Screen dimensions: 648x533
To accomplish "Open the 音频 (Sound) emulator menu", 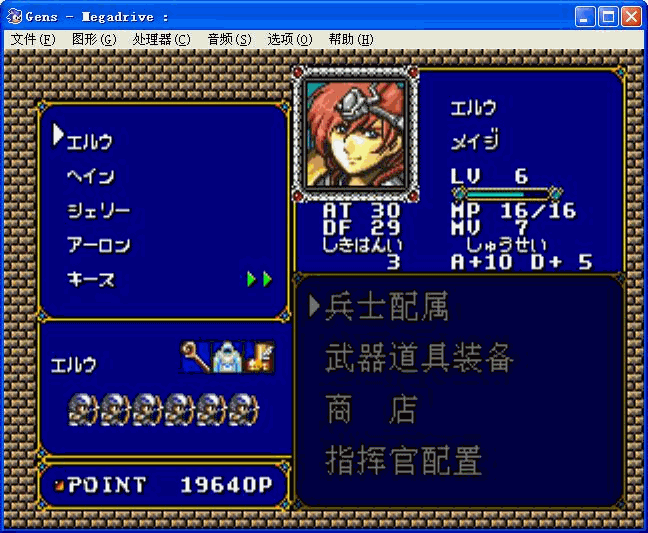I will (x=229, y=39).
